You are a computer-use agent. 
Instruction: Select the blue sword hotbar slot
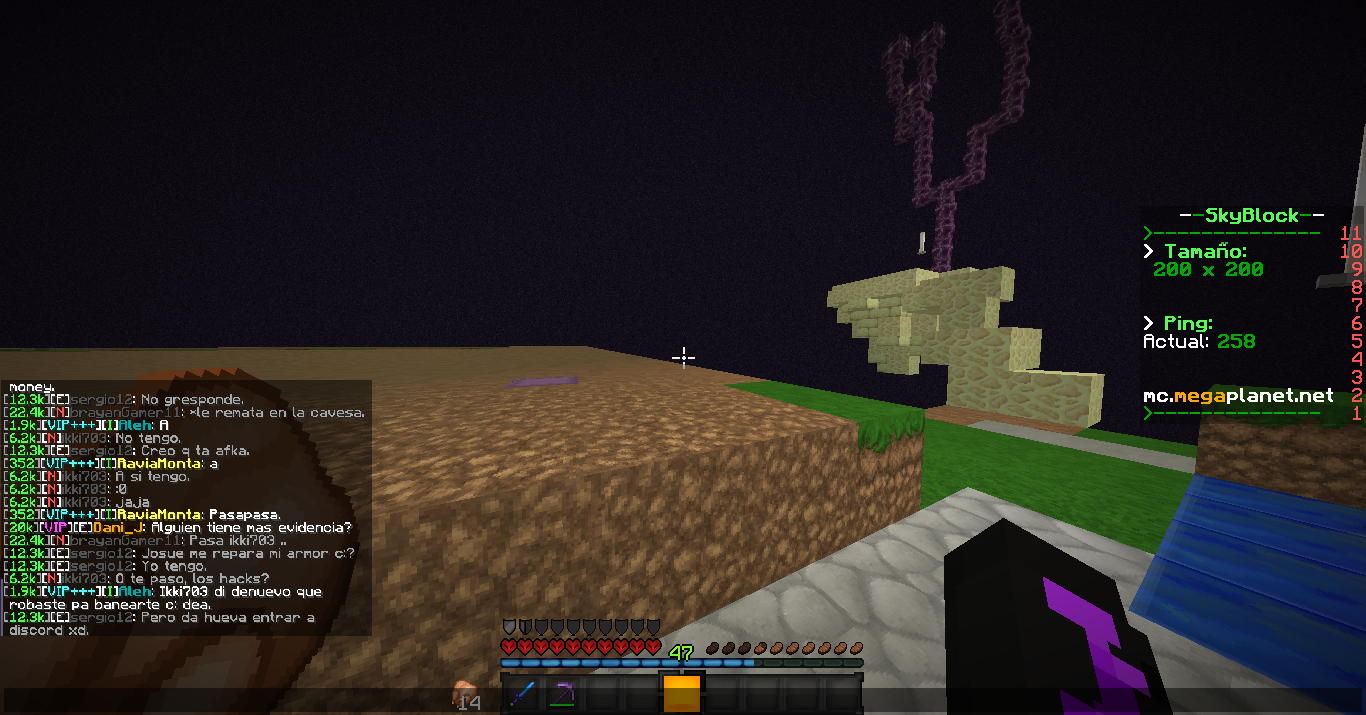(x=522, y=693)
